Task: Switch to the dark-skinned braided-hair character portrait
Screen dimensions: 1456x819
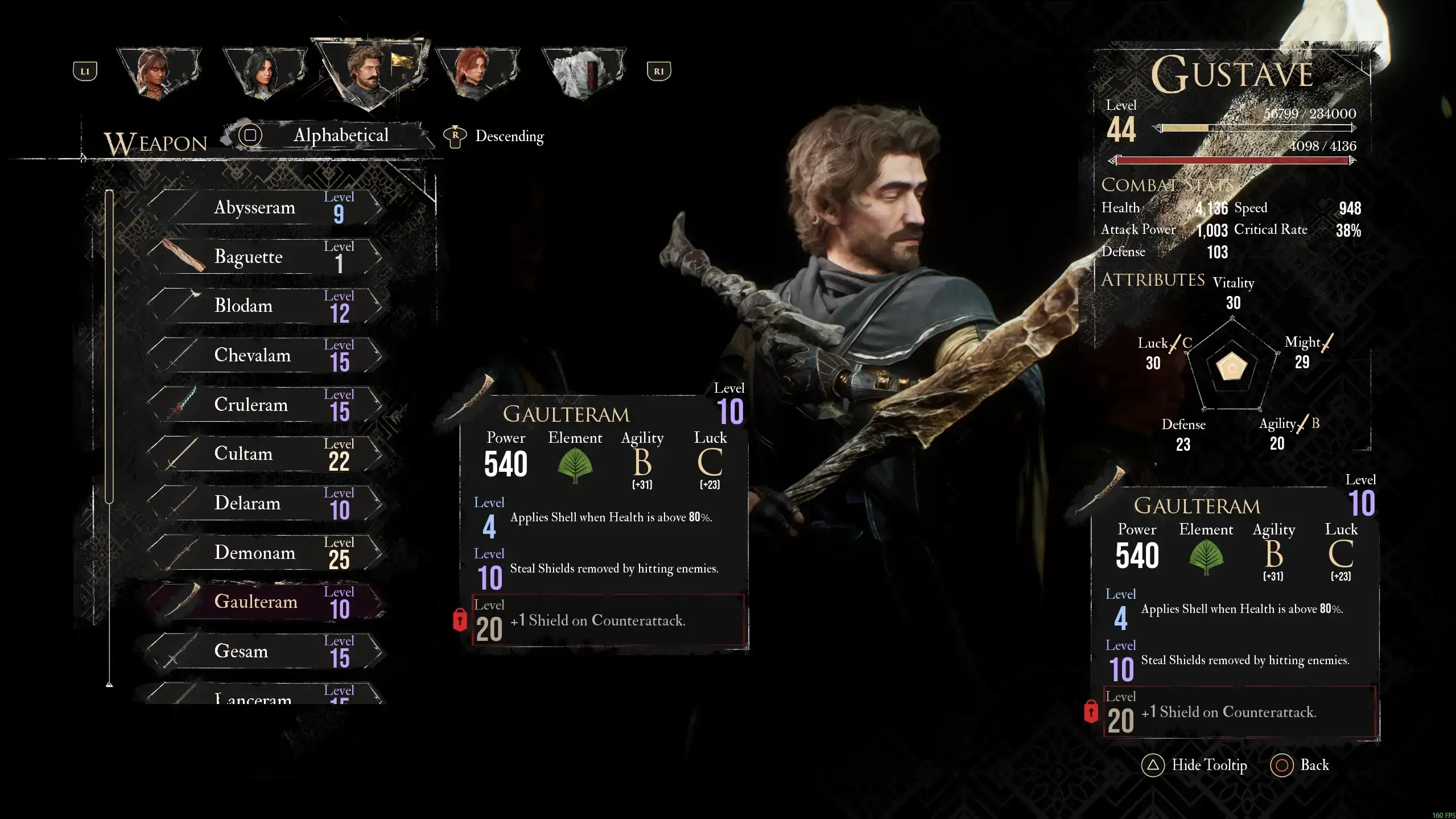Action: point(158,72)
